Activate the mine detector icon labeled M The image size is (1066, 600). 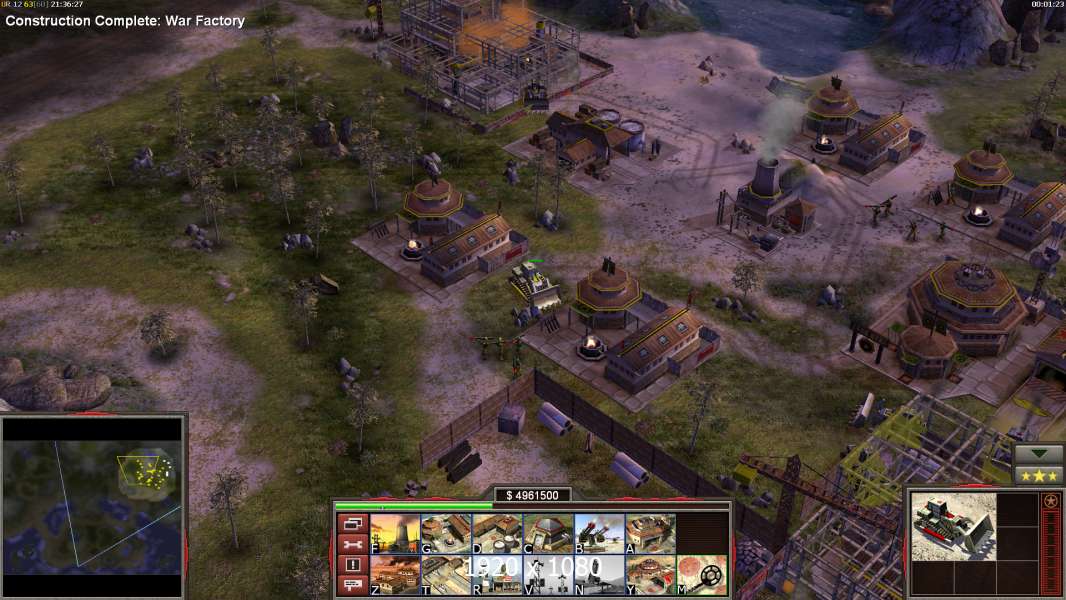702,575
